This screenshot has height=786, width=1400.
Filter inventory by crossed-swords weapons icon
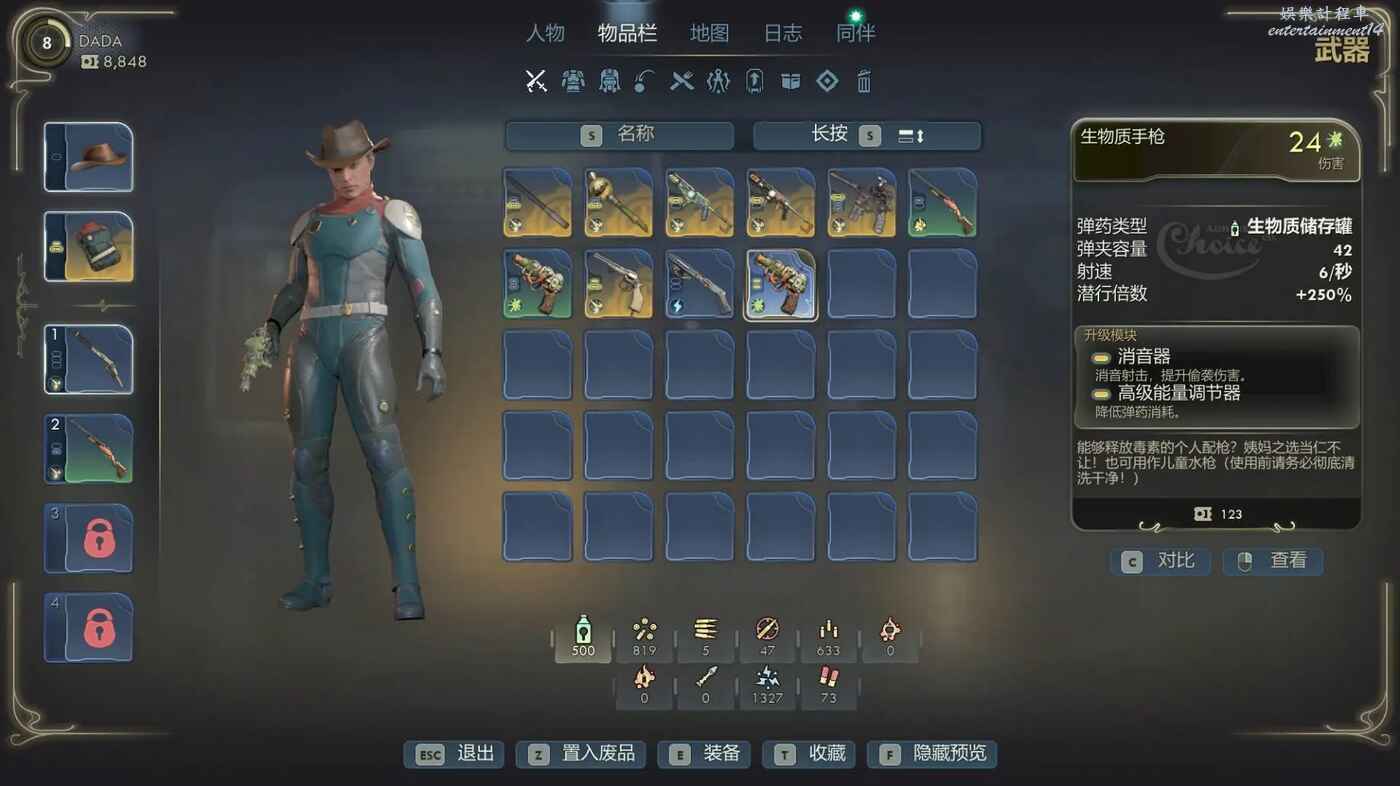pyautogui.click(x=536, y=81)
